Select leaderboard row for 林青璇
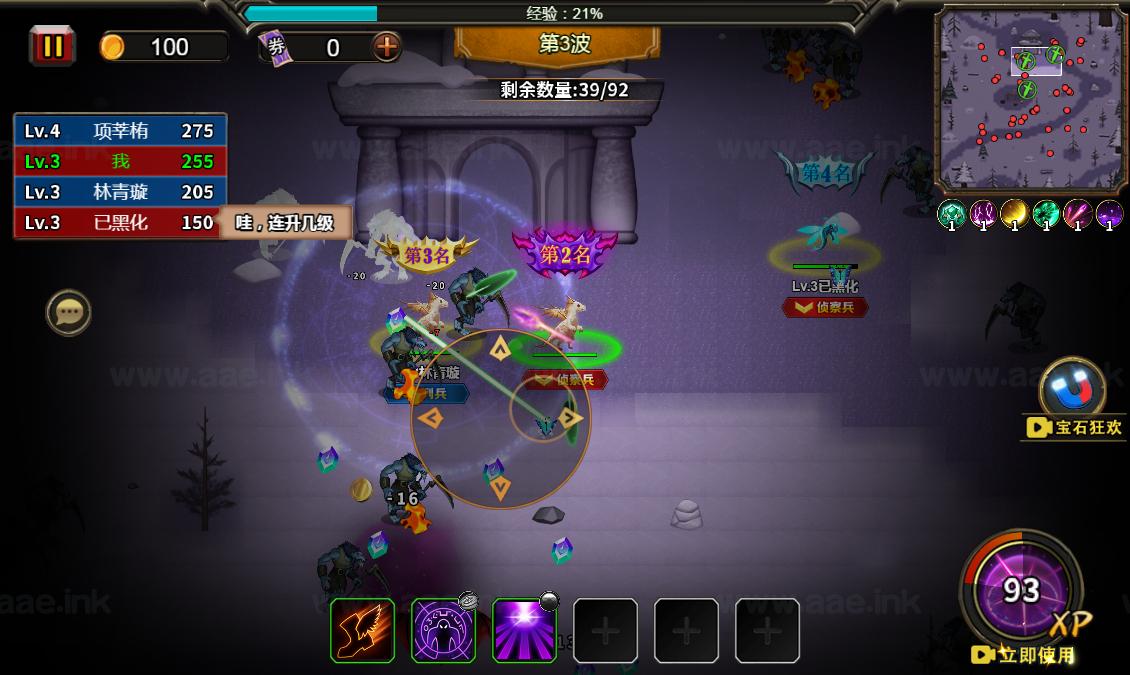The height and width of the screenshot is (675, 1130). (x=120, y=192)
